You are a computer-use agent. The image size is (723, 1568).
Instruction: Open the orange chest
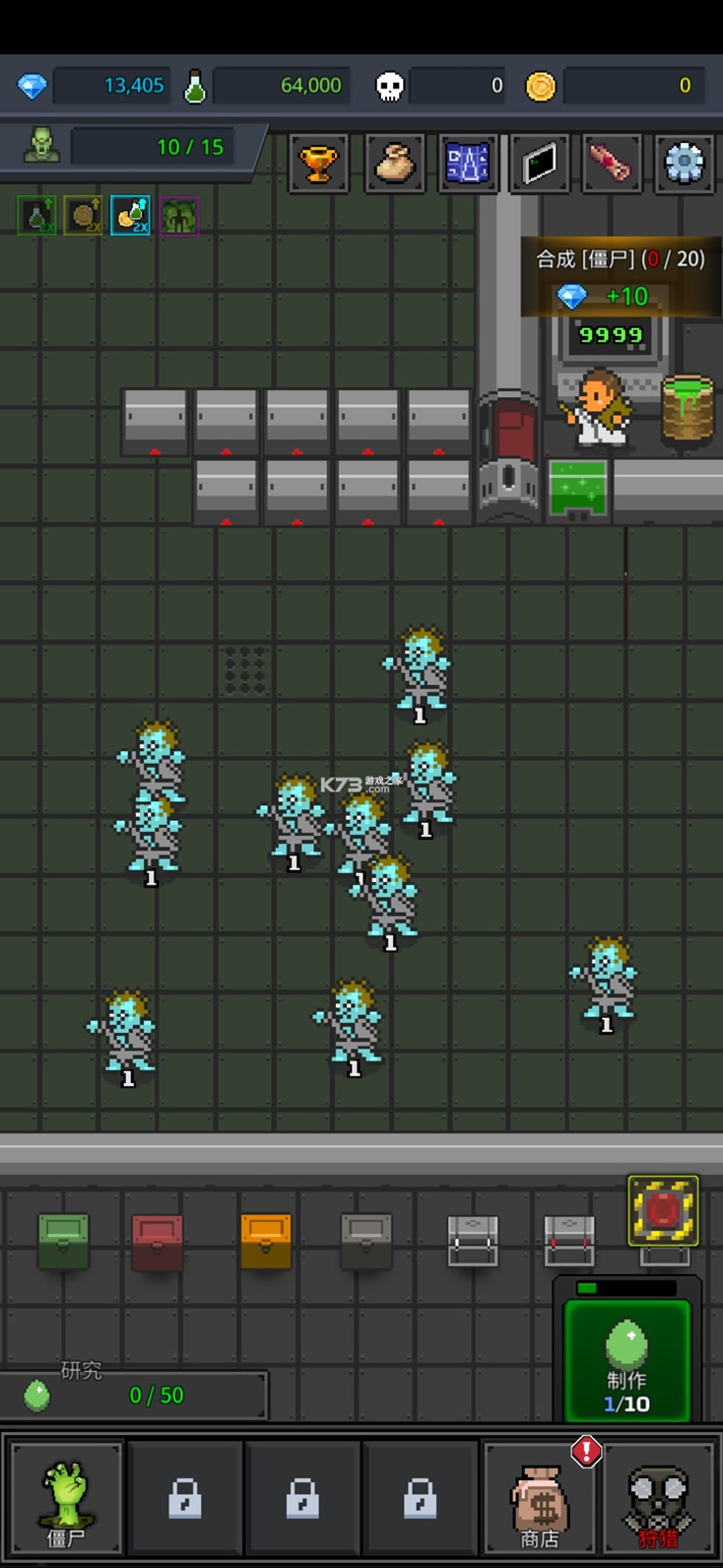pos(266,1241)
